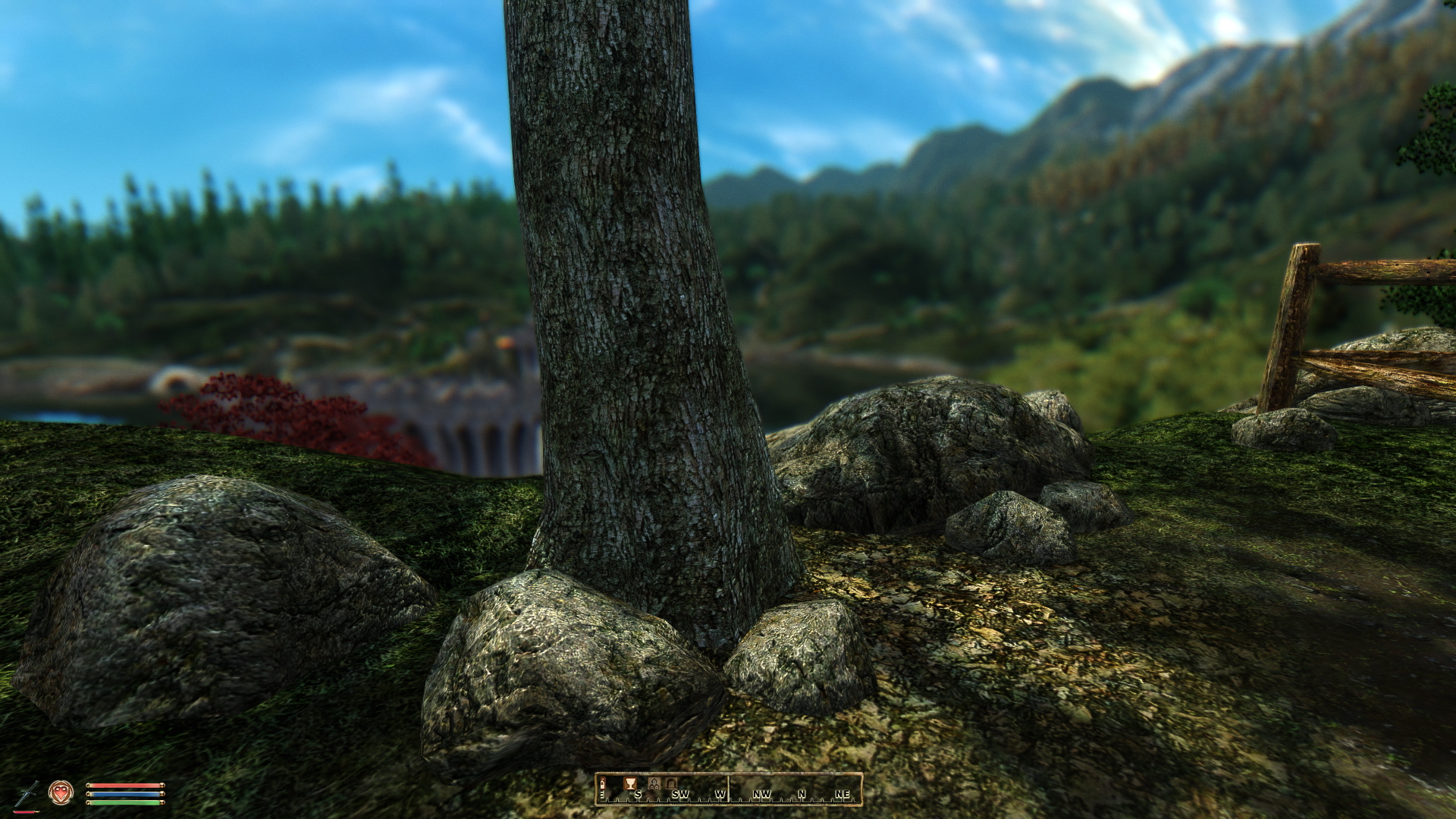Click the equipped sword weapon icon
The image size is (1456, 819).
click(x=28, y=792)
